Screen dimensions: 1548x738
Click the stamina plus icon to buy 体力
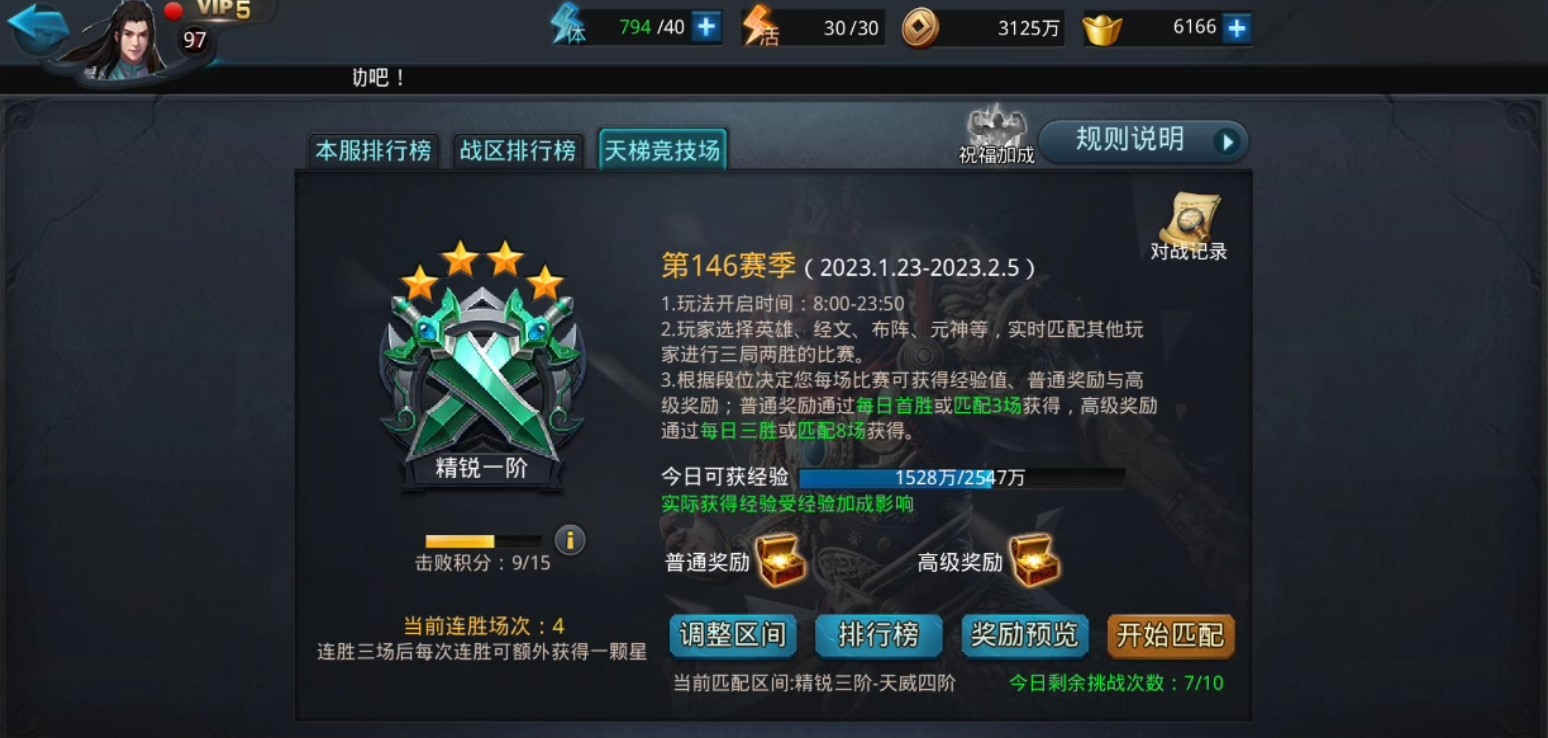[x=706, y=27]
